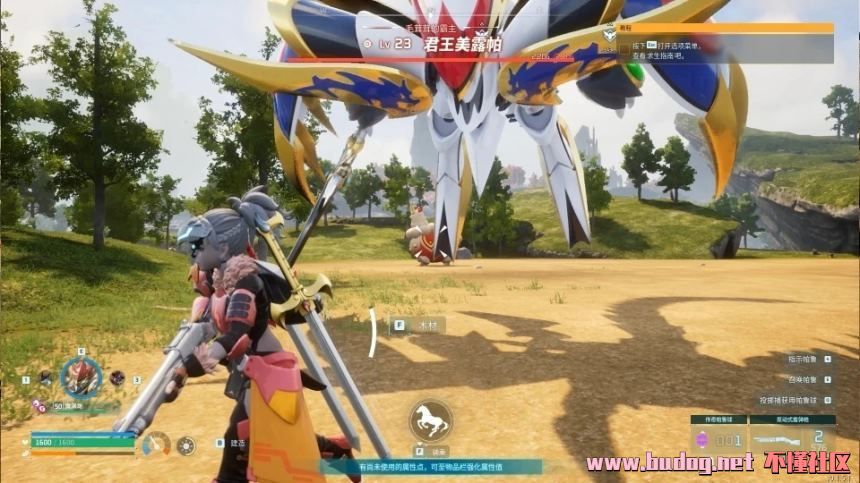Choose the pal icon right of the active portrait
Screen dimensions: 860x483
[117, 378]
